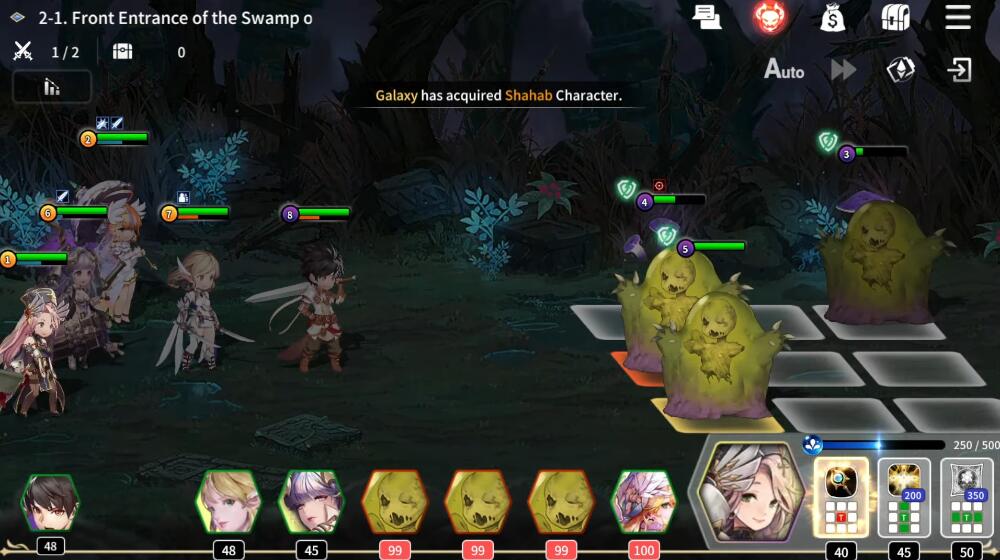Select the turn portrait marked 100

coord(643,501)
